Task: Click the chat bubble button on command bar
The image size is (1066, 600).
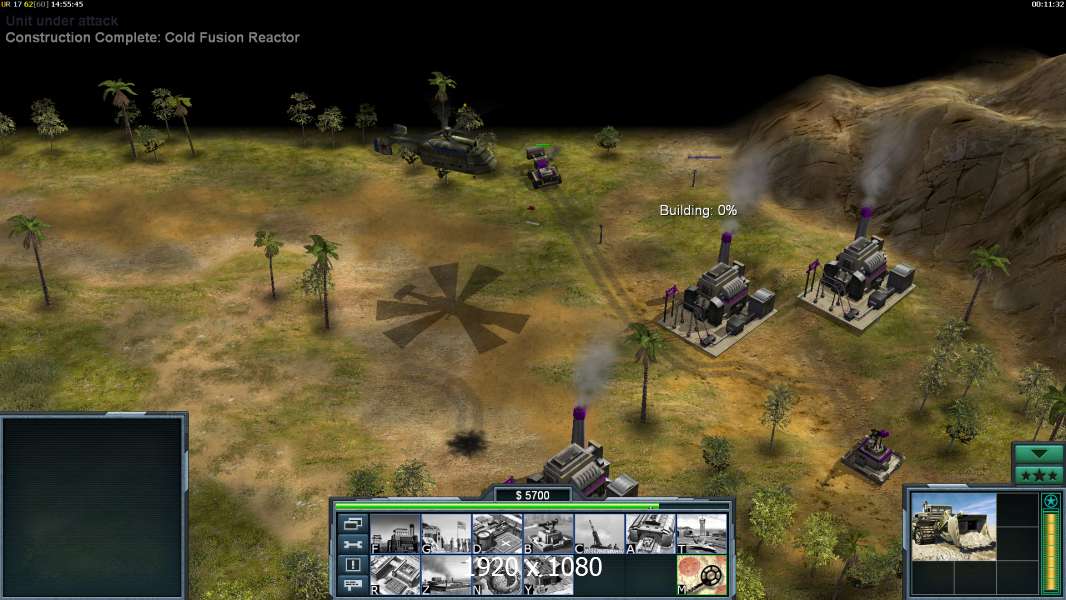Action: (352, 586)
